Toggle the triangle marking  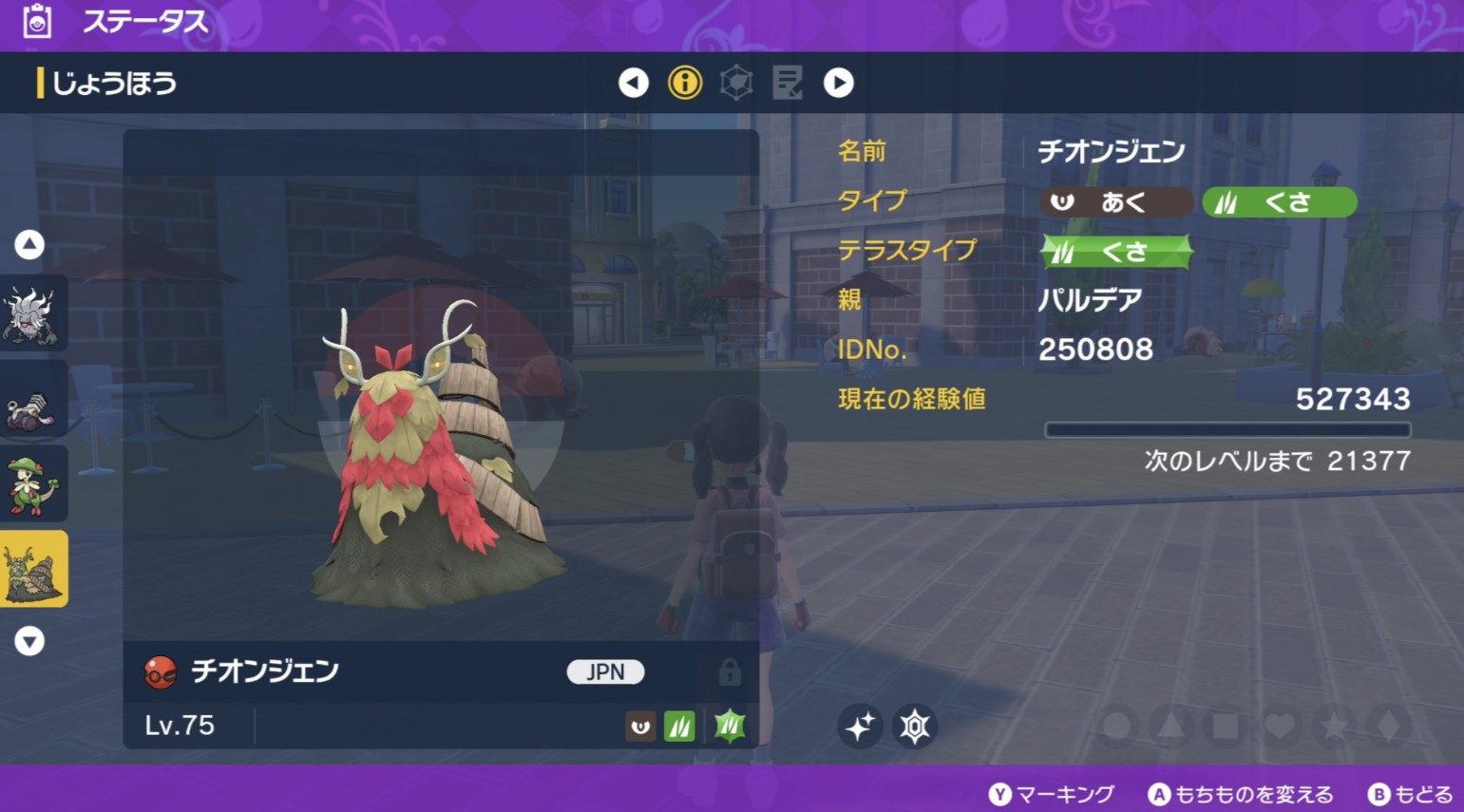pyautogui.click(x=1171, y=727)
